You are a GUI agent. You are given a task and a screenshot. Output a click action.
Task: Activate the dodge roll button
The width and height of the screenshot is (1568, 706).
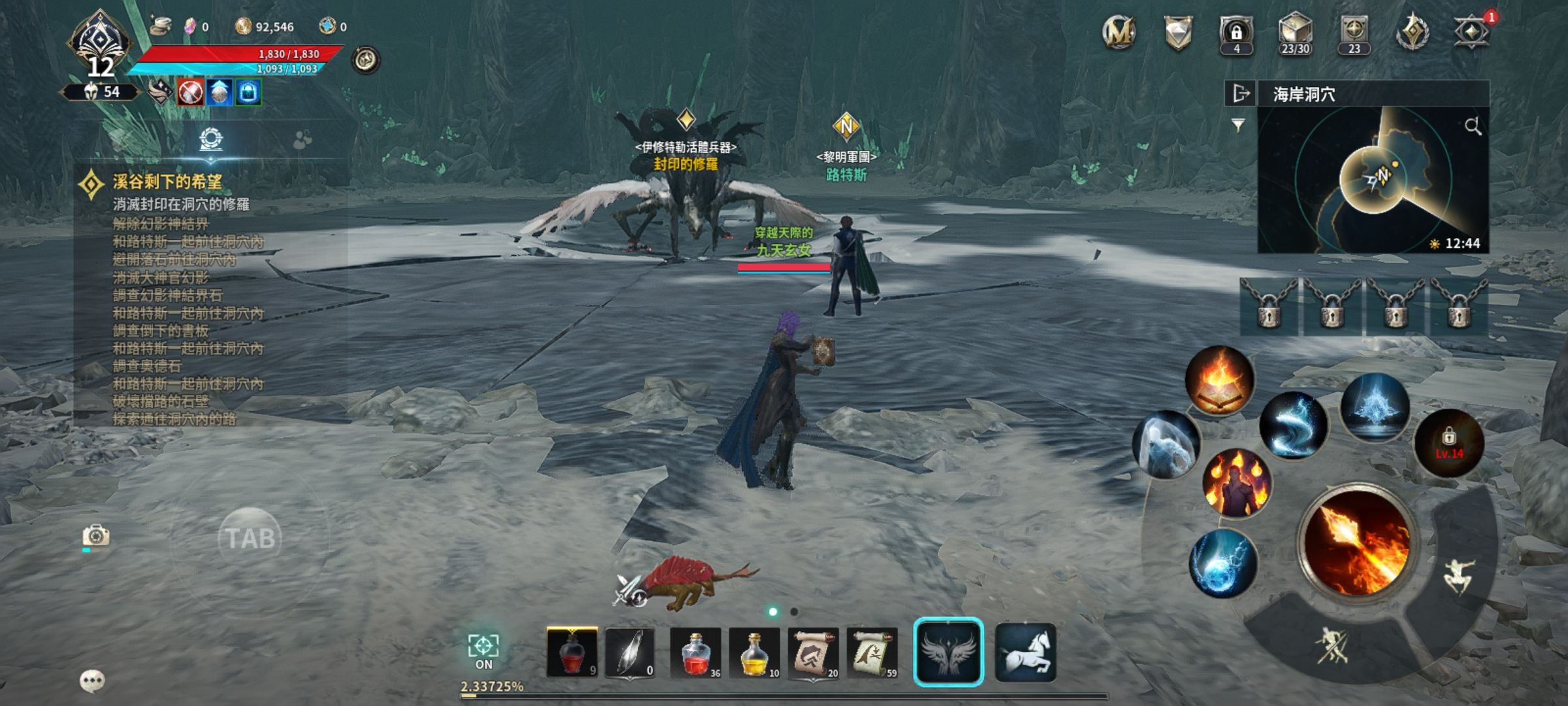(x=1458, y=575)
